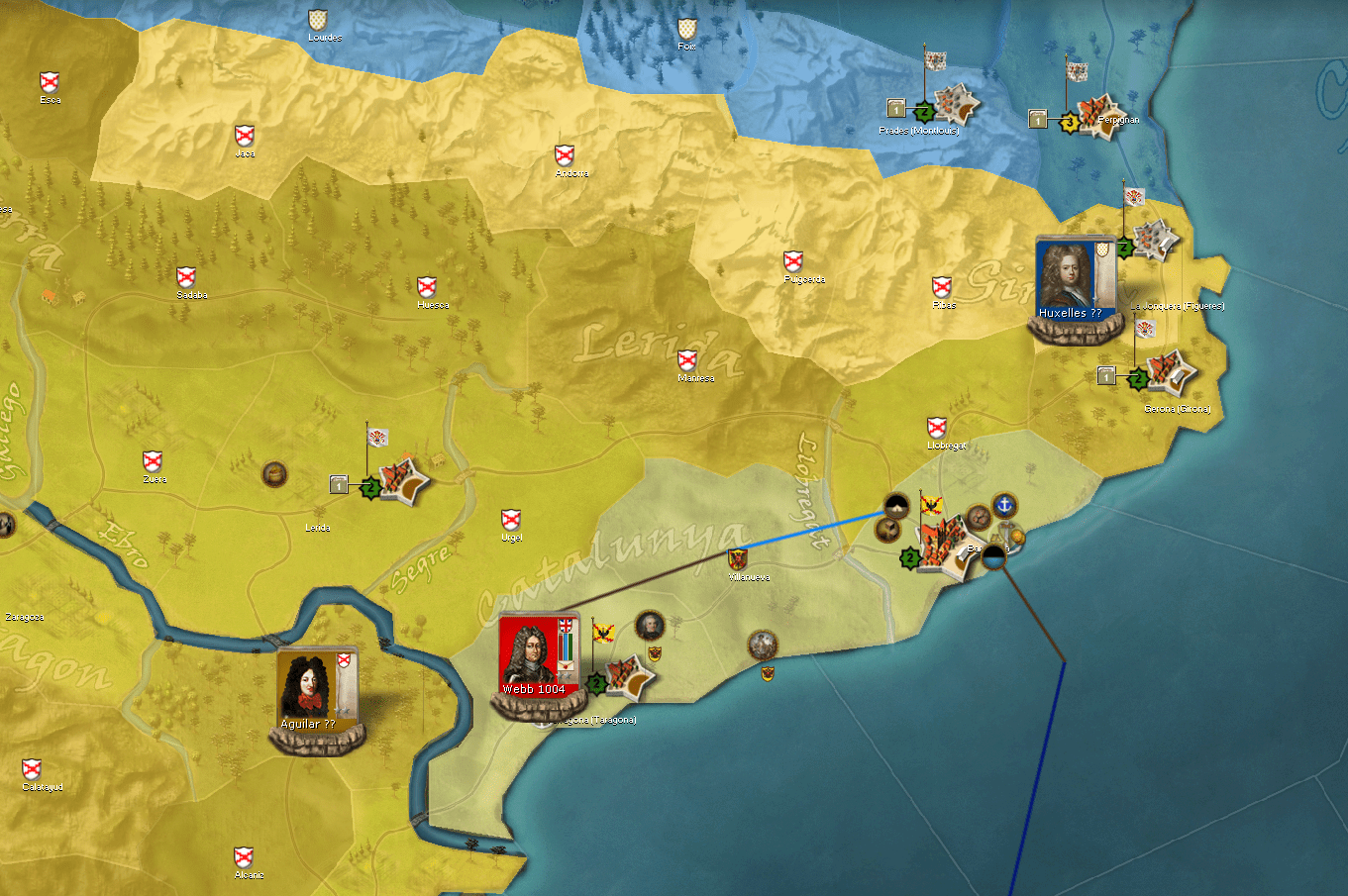Screen dimensions: 1348x896
Task: Select the Huesca town shield
Action: coord(427,287)
